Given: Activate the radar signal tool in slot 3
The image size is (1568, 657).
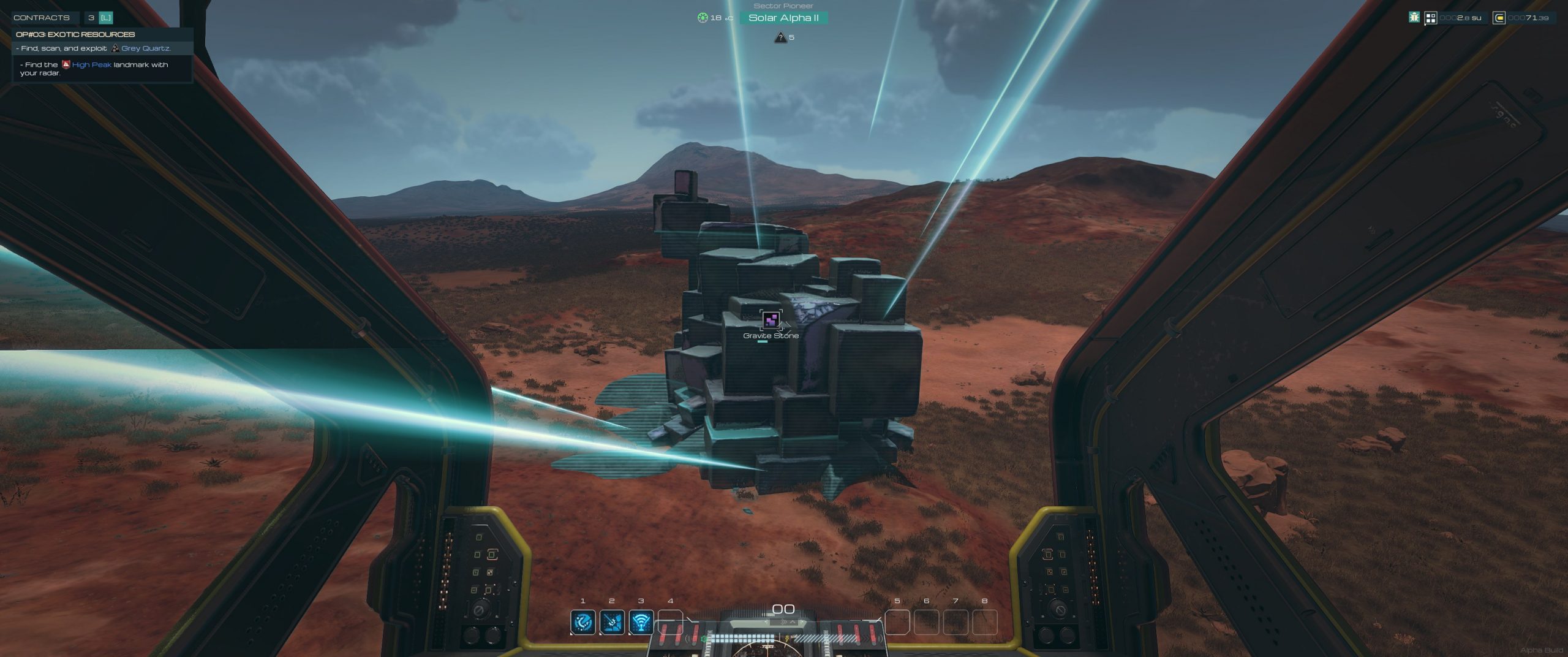Looking at the screenshot, I should point(641,622).
